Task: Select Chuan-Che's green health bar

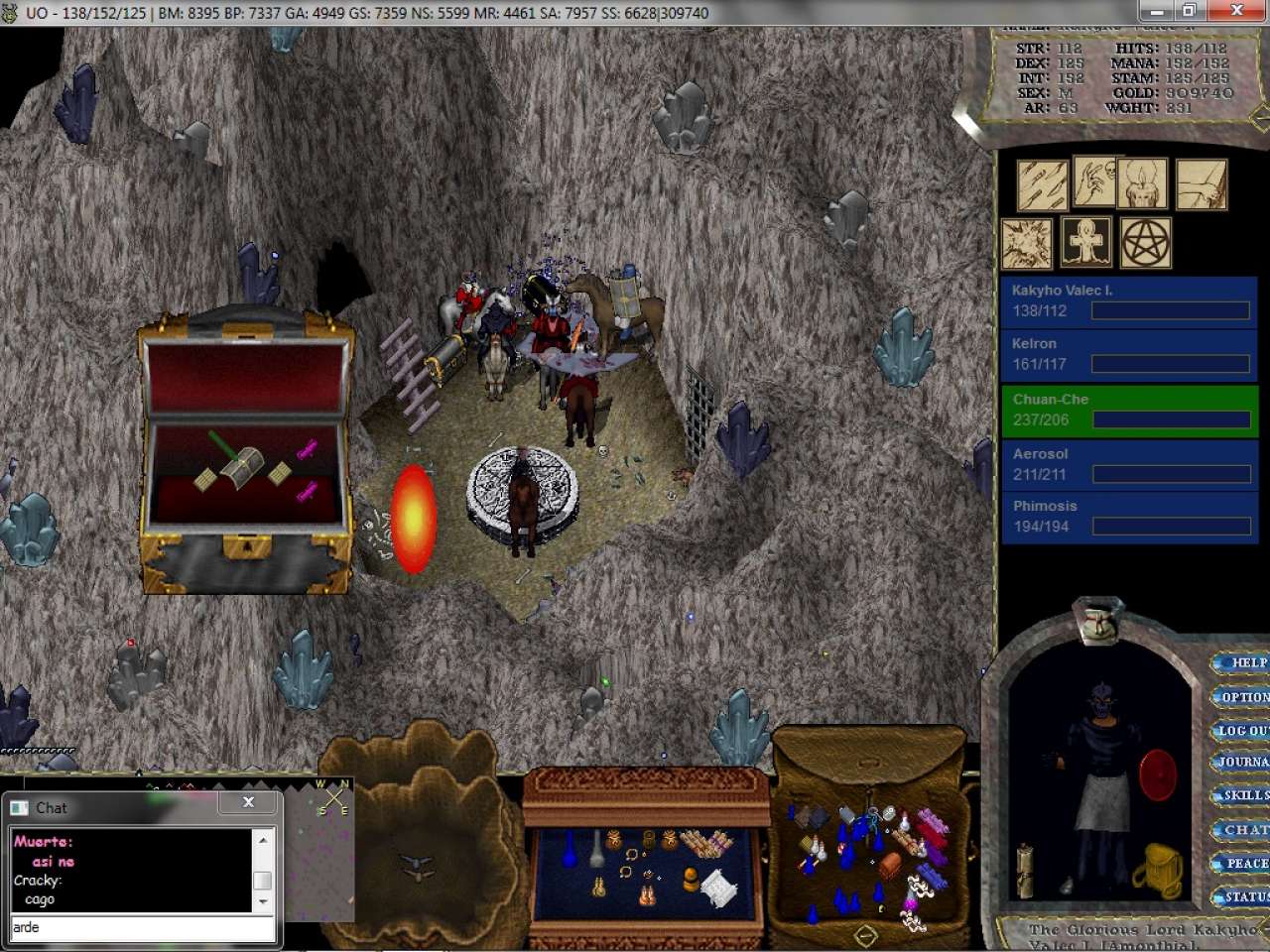Action: pos(1129,411)
